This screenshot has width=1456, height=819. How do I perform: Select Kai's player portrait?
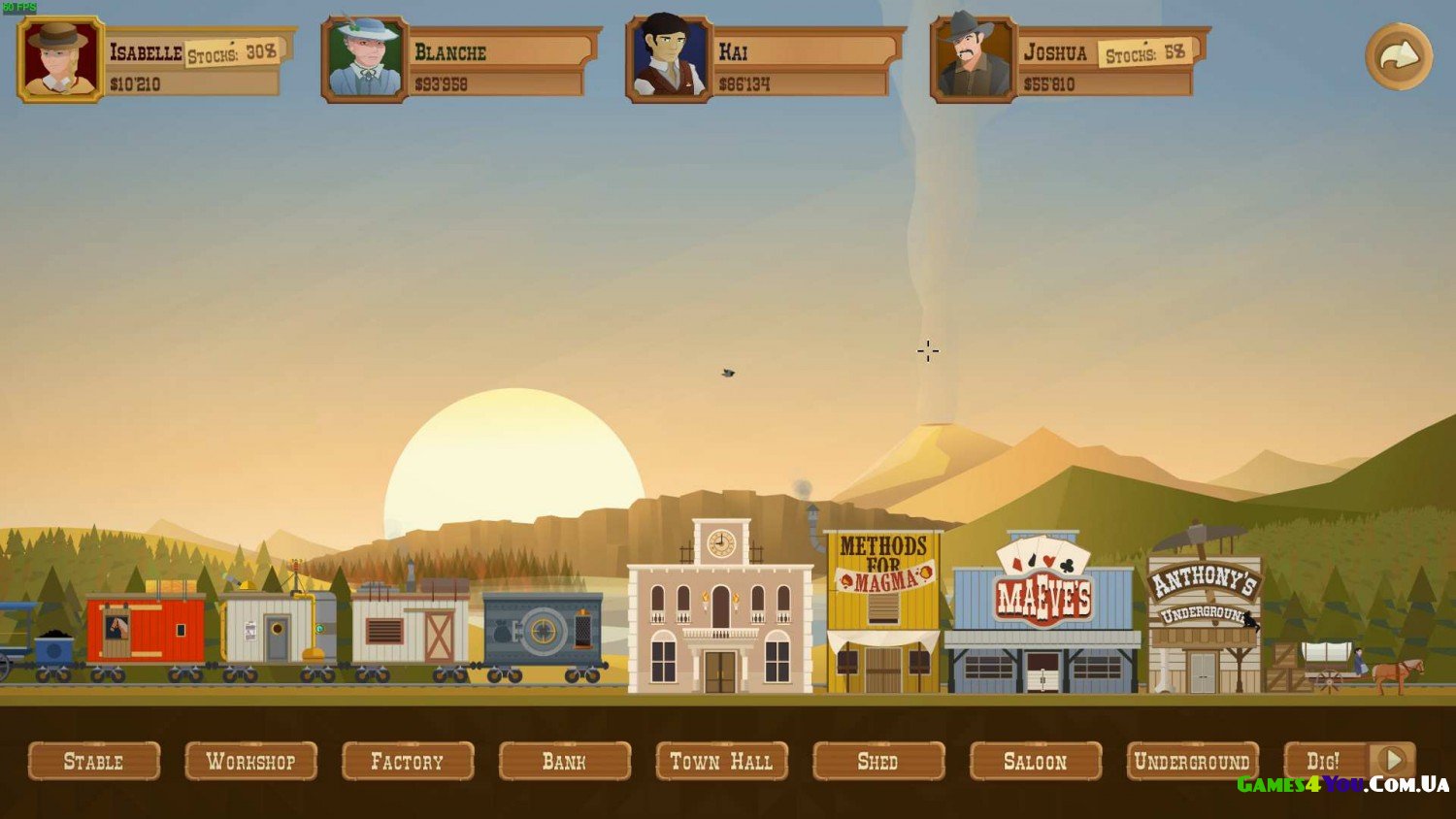(669, 59)
